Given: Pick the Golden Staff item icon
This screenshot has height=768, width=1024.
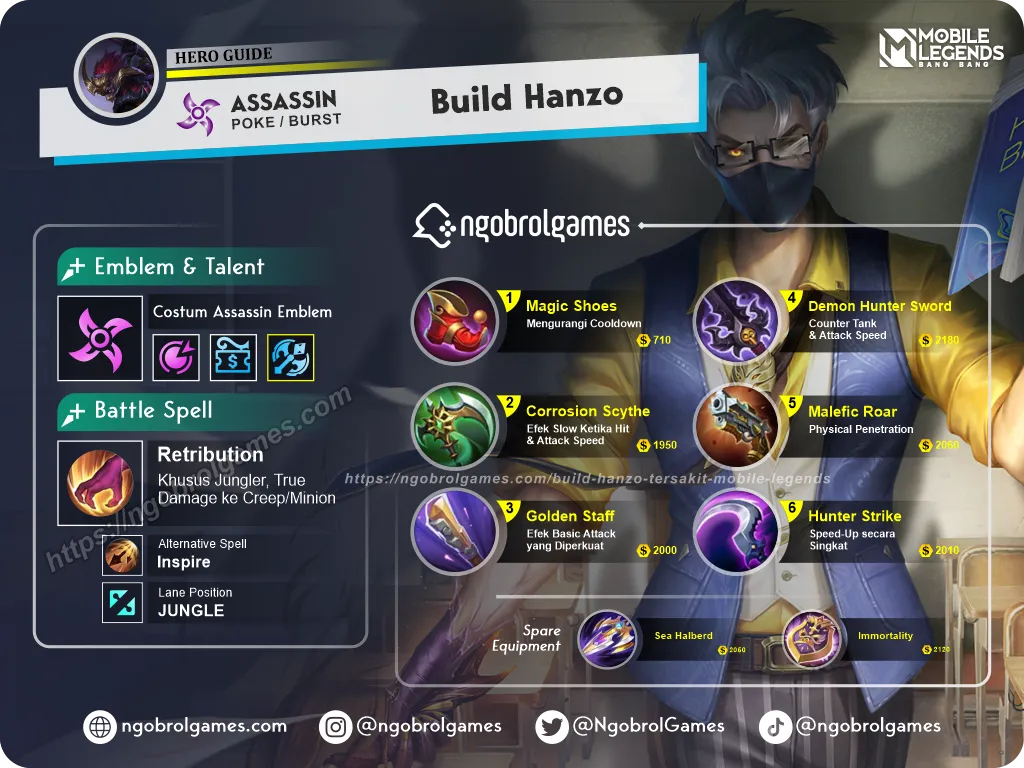Looking at the screenshot, I should tap(454, 532).
